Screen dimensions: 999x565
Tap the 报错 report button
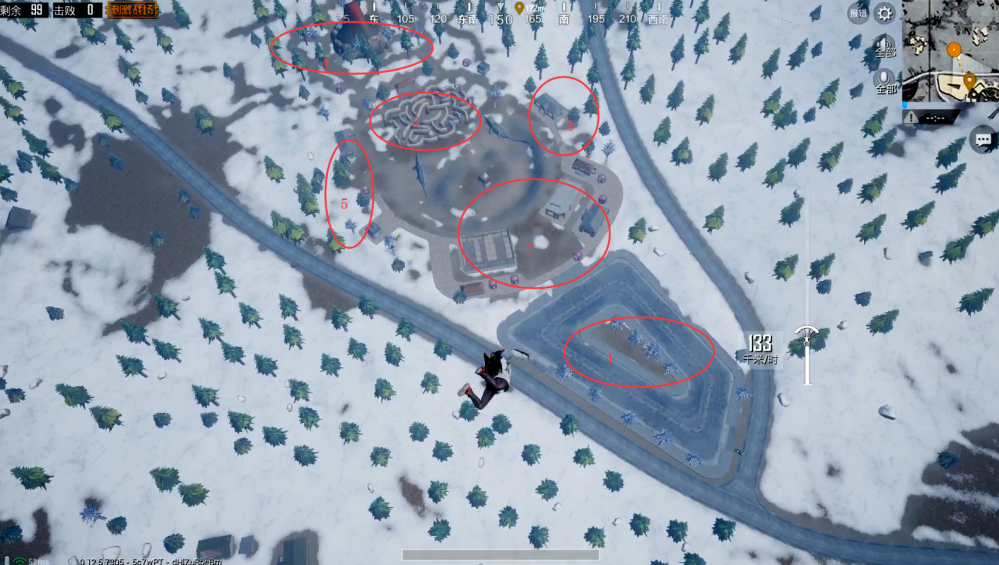pyautogui.click(x=857, y=13)
